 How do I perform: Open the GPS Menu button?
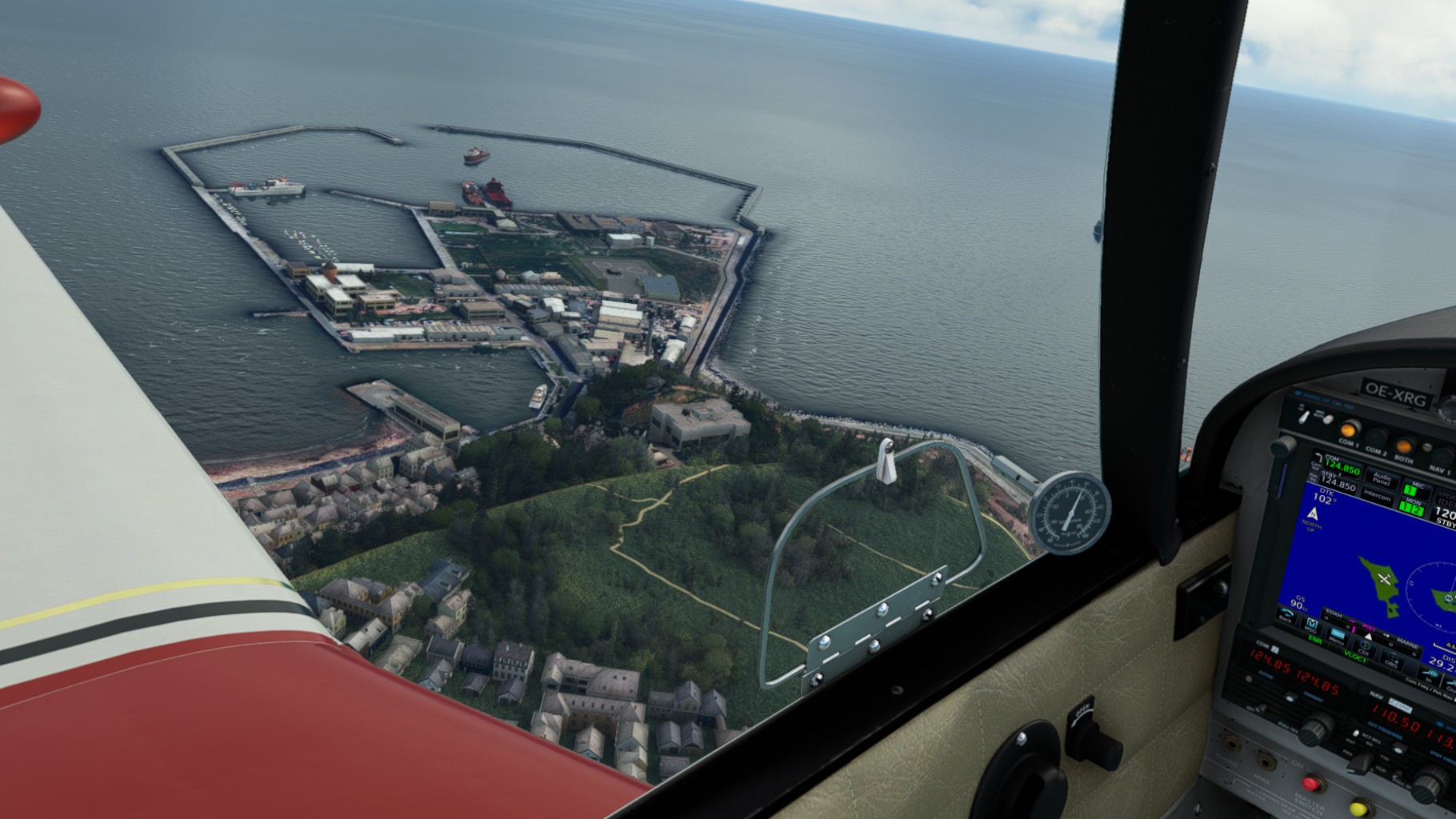click(1337, 636)
